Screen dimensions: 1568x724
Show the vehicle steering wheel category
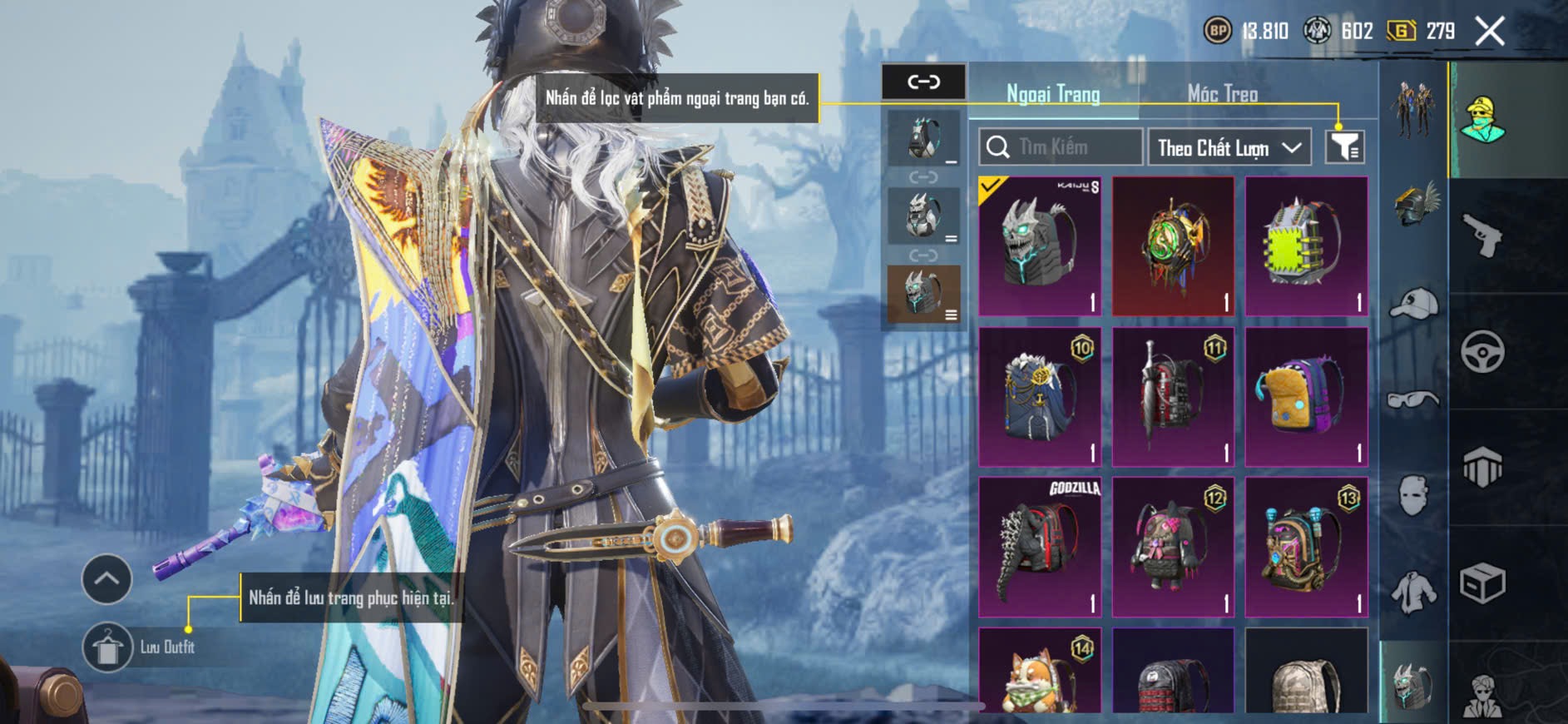pyautogui.click(x=1482, y=351)
